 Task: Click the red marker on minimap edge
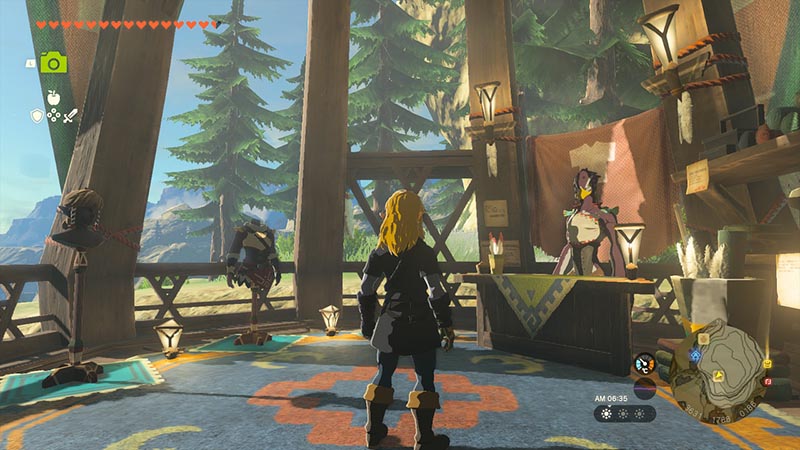[x=767, y=381]
